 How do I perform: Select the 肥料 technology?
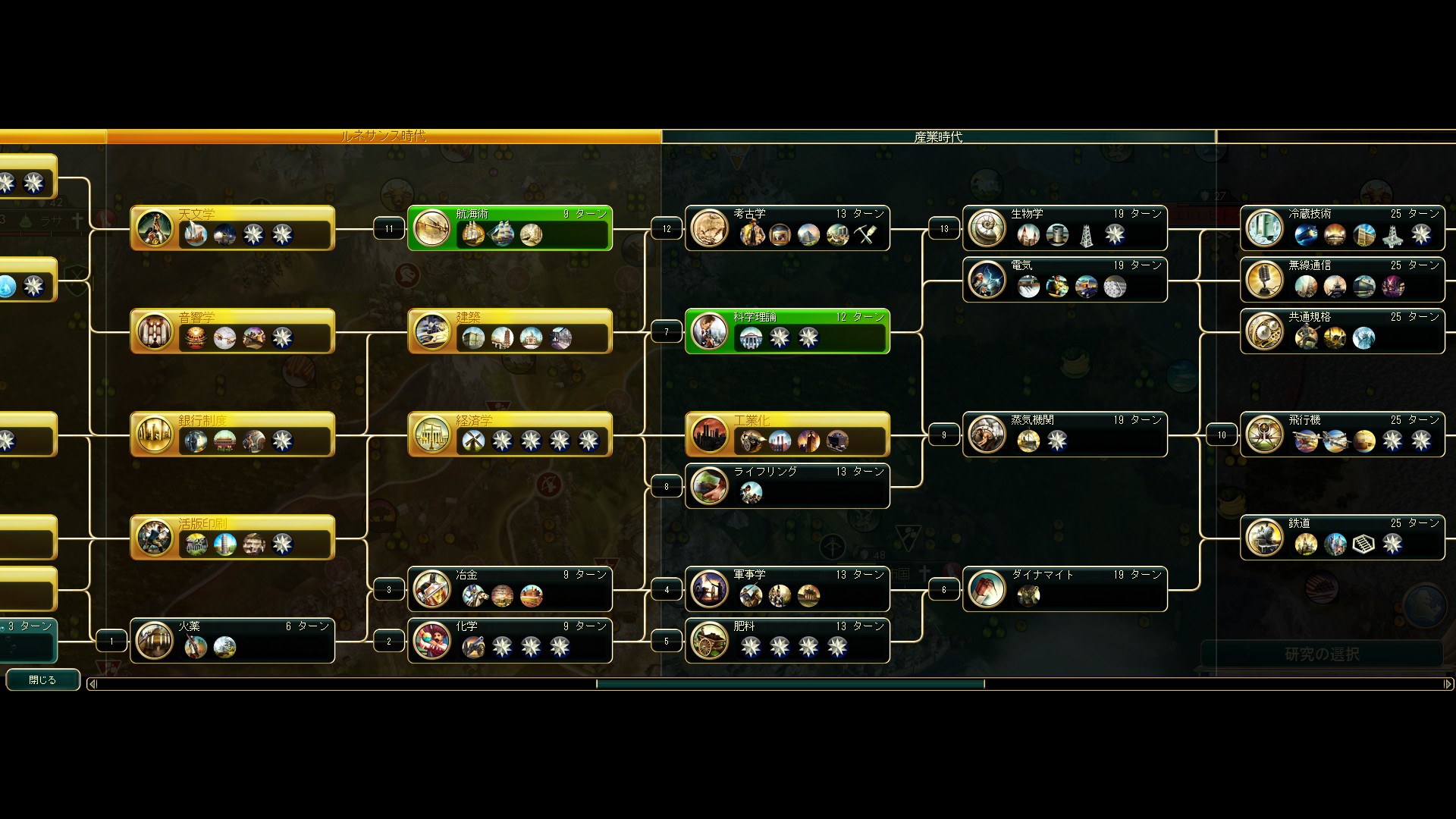pyautogui.click(x=787, y=640)
